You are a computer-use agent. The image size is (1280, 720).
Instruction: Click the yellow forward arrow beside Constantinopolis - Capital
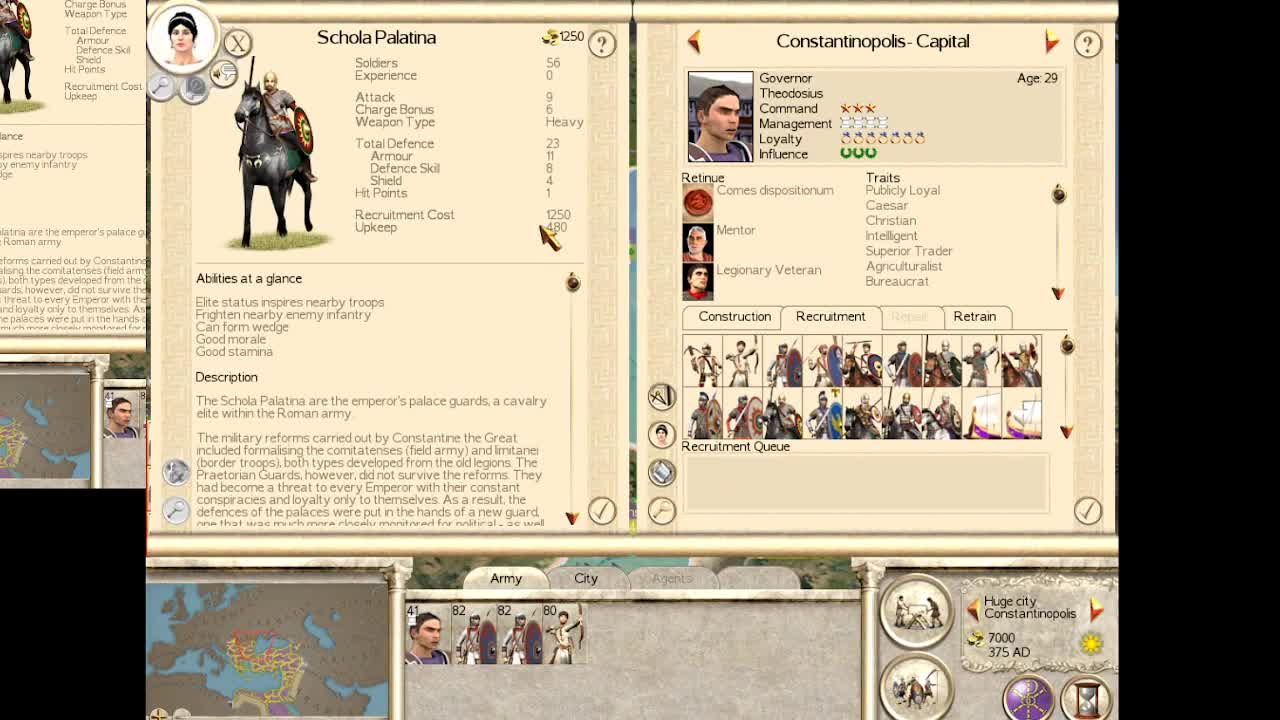pos(1052,42)
